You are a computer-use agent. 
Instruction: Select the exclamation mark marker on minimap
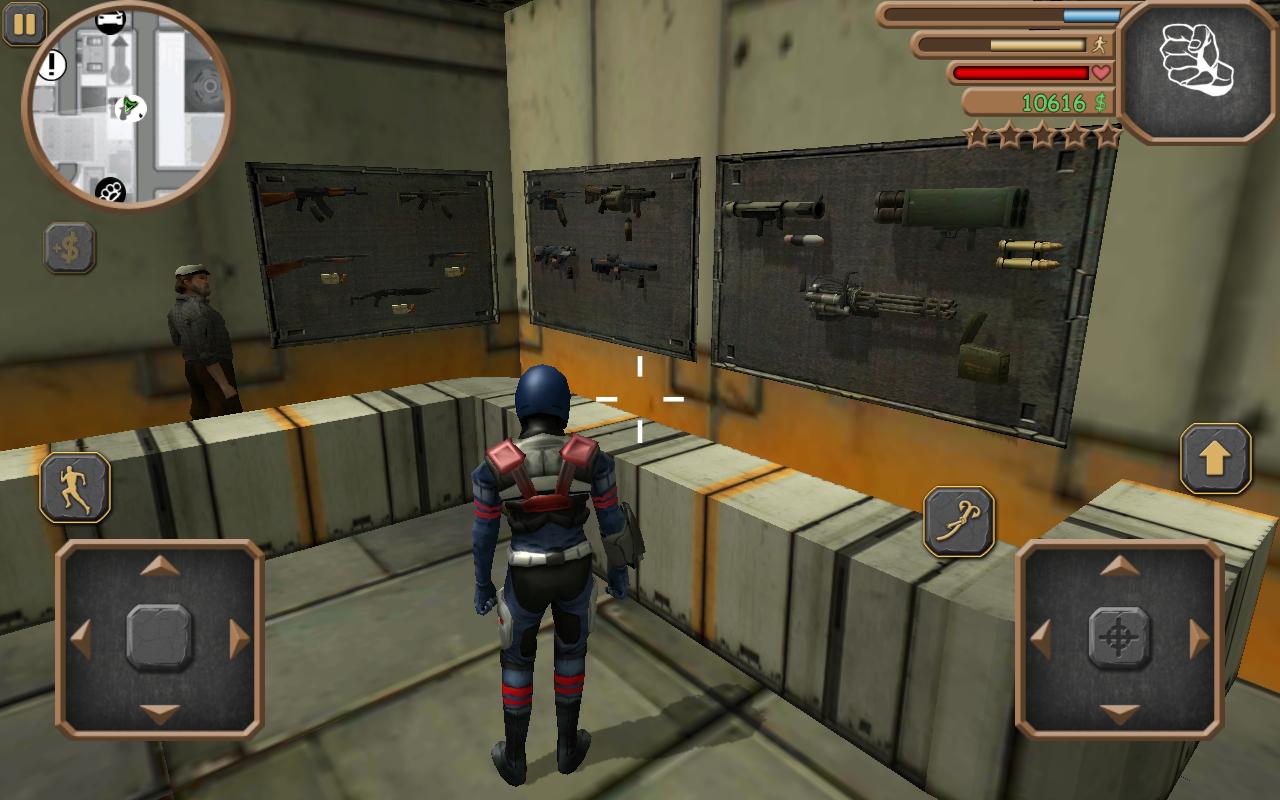pyautogui.click(x=51, y=67)
